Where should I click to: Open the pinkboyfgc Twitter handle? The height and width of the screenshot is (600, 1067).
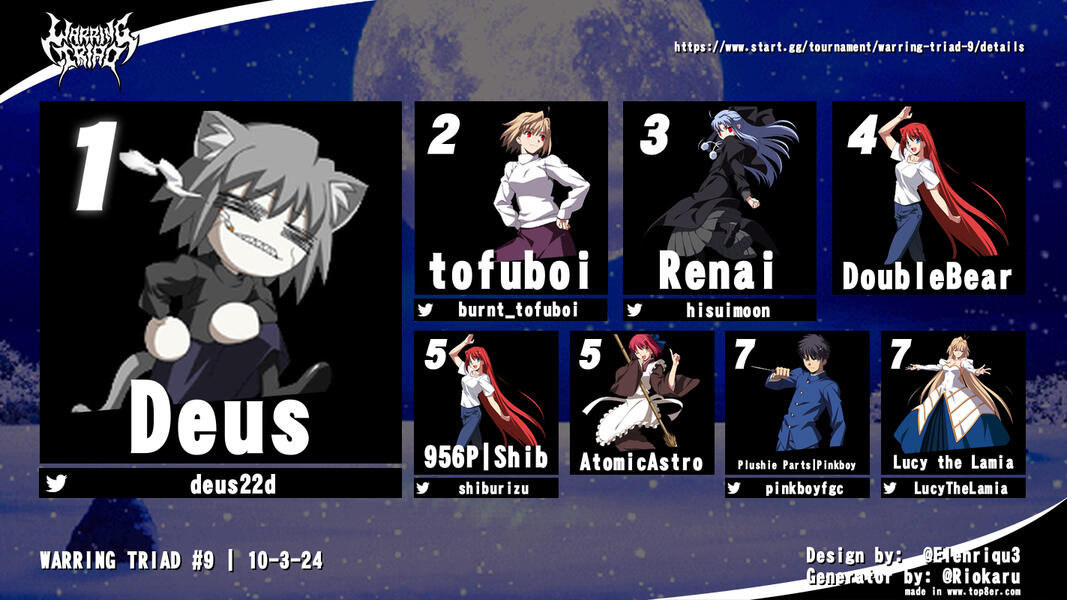pos(805,488)
